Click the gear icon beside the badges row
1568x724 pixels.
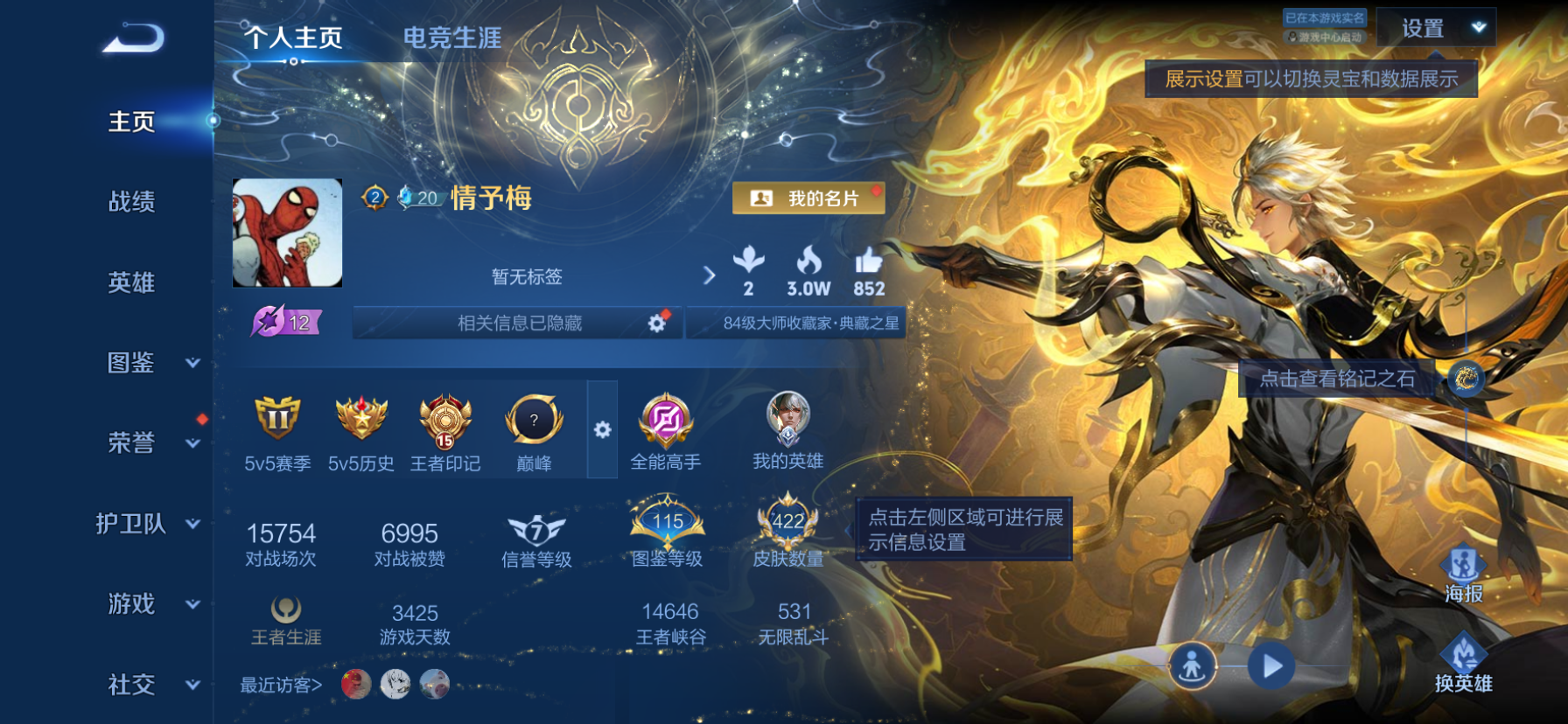click(602, 430)
